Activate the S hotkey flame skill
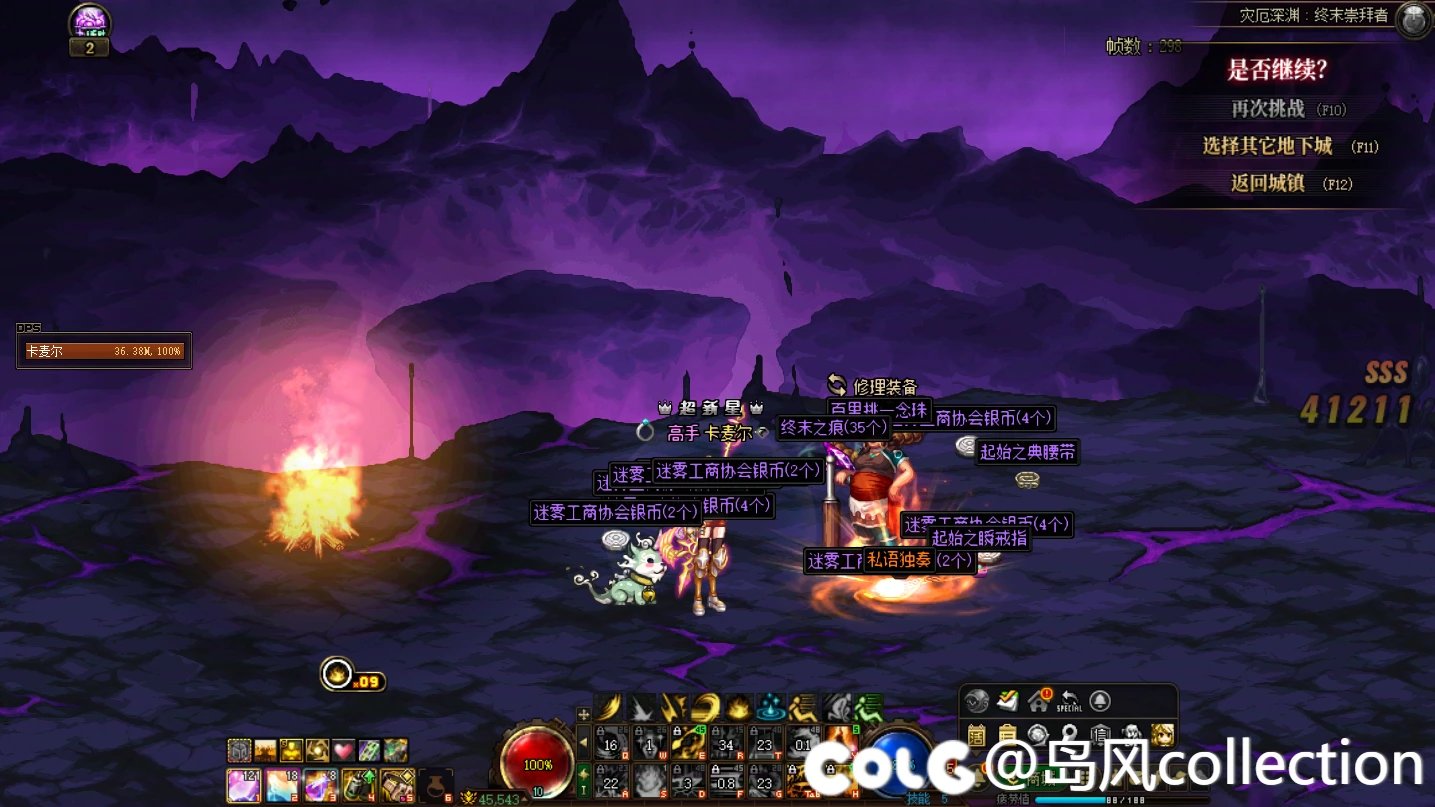1435x807 pixels. [650, 780]
